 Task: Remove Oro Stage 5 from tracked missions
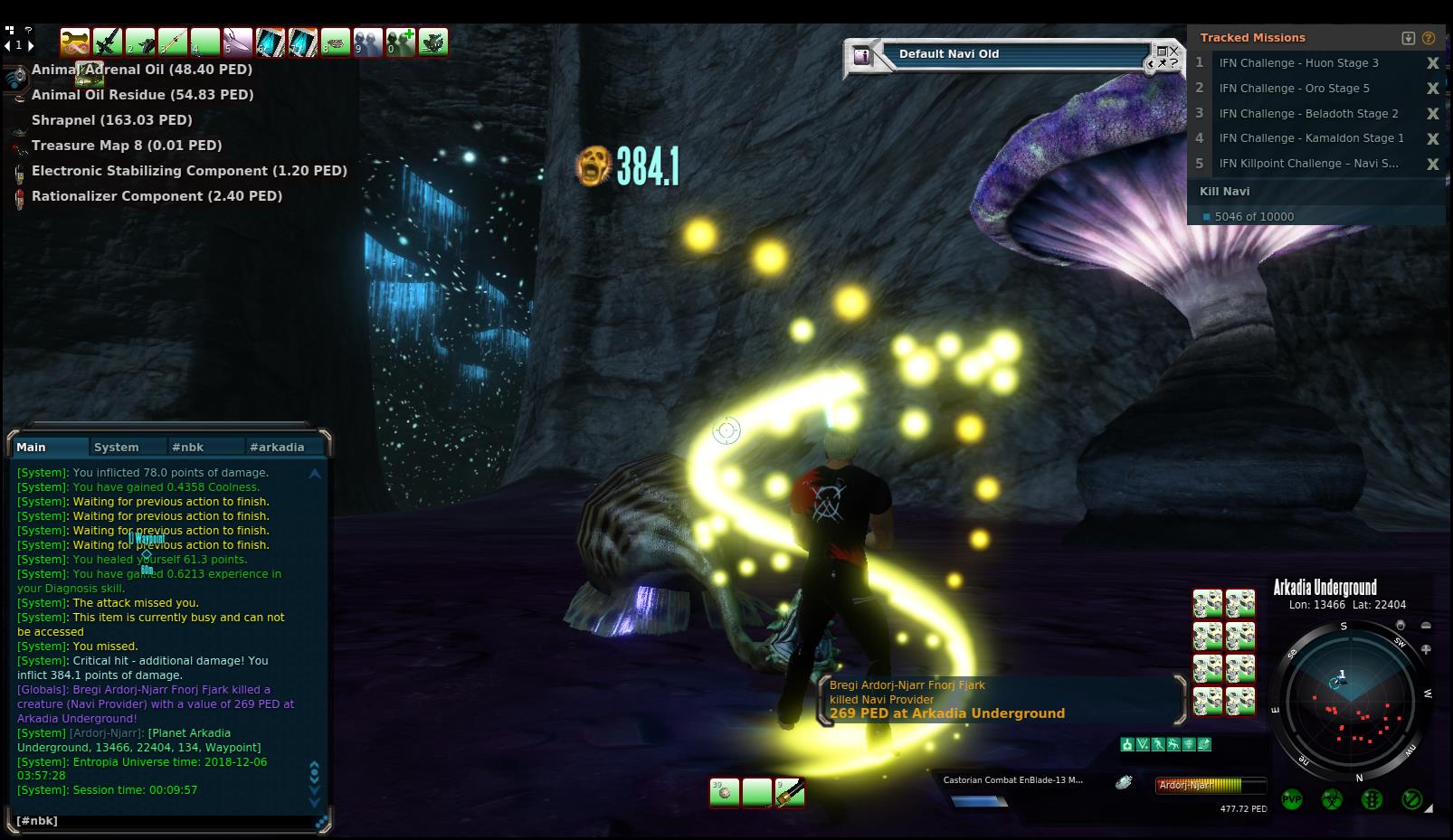pos(1432,89)
